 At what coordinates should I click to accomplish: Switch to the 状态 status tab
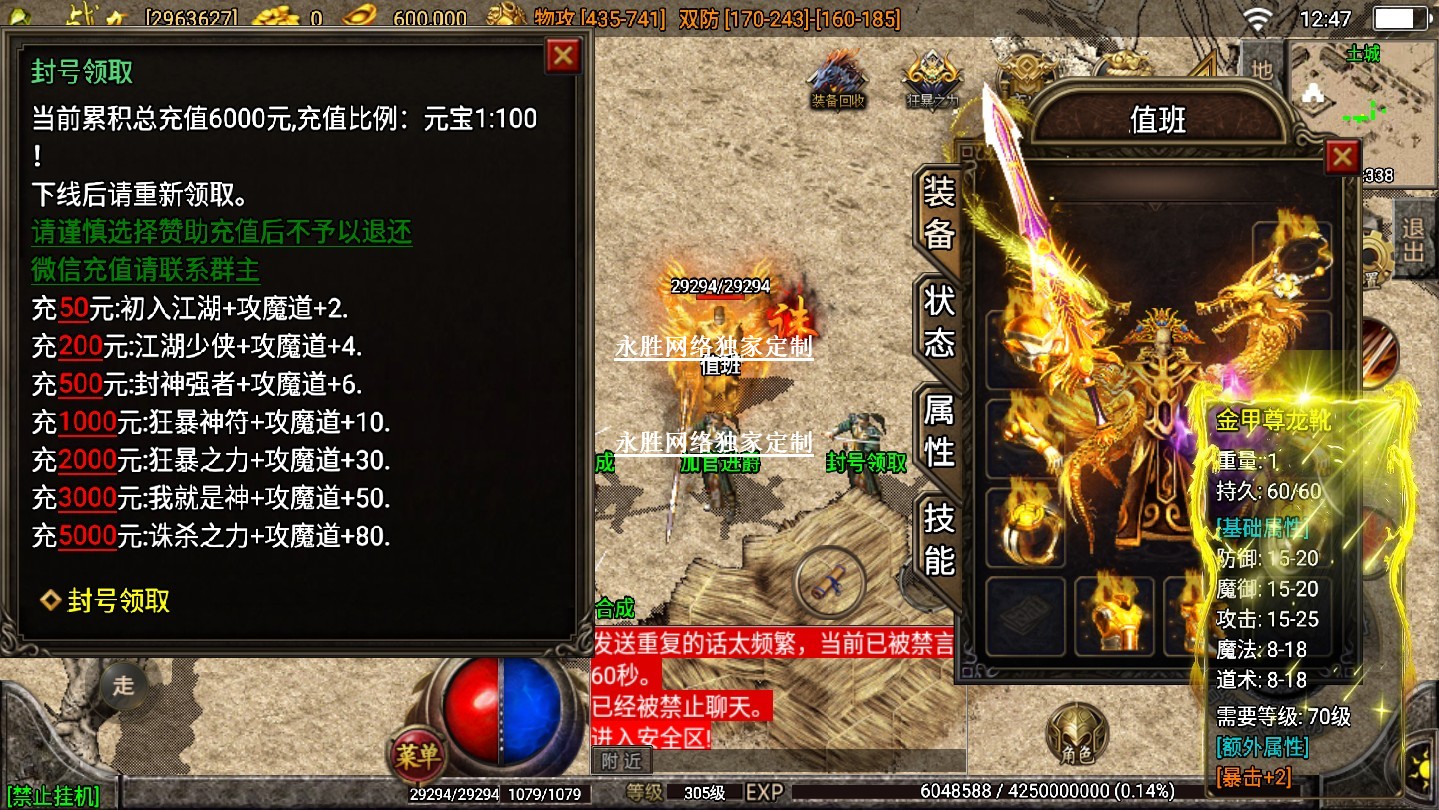tap(939, 322)
